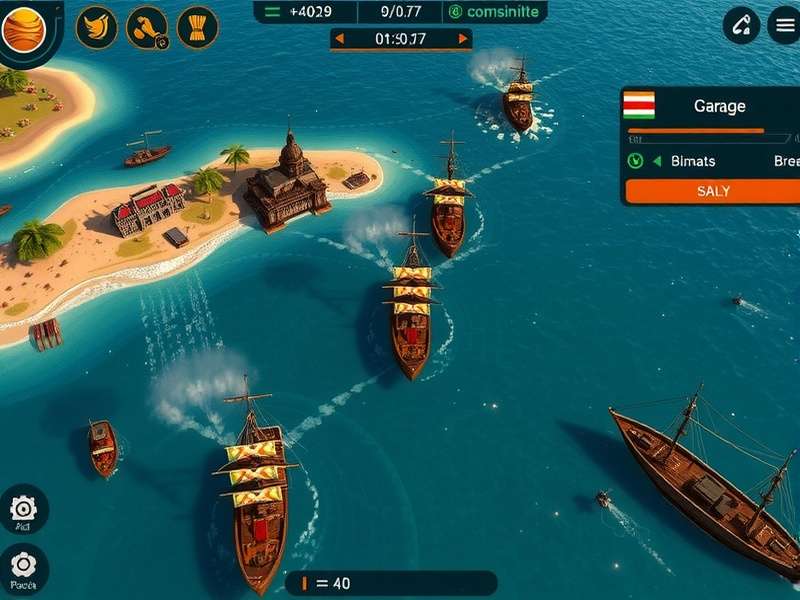Viewport: 800px width, 600px height.
Task: Open the lower gear button
Action: [22, 566]
